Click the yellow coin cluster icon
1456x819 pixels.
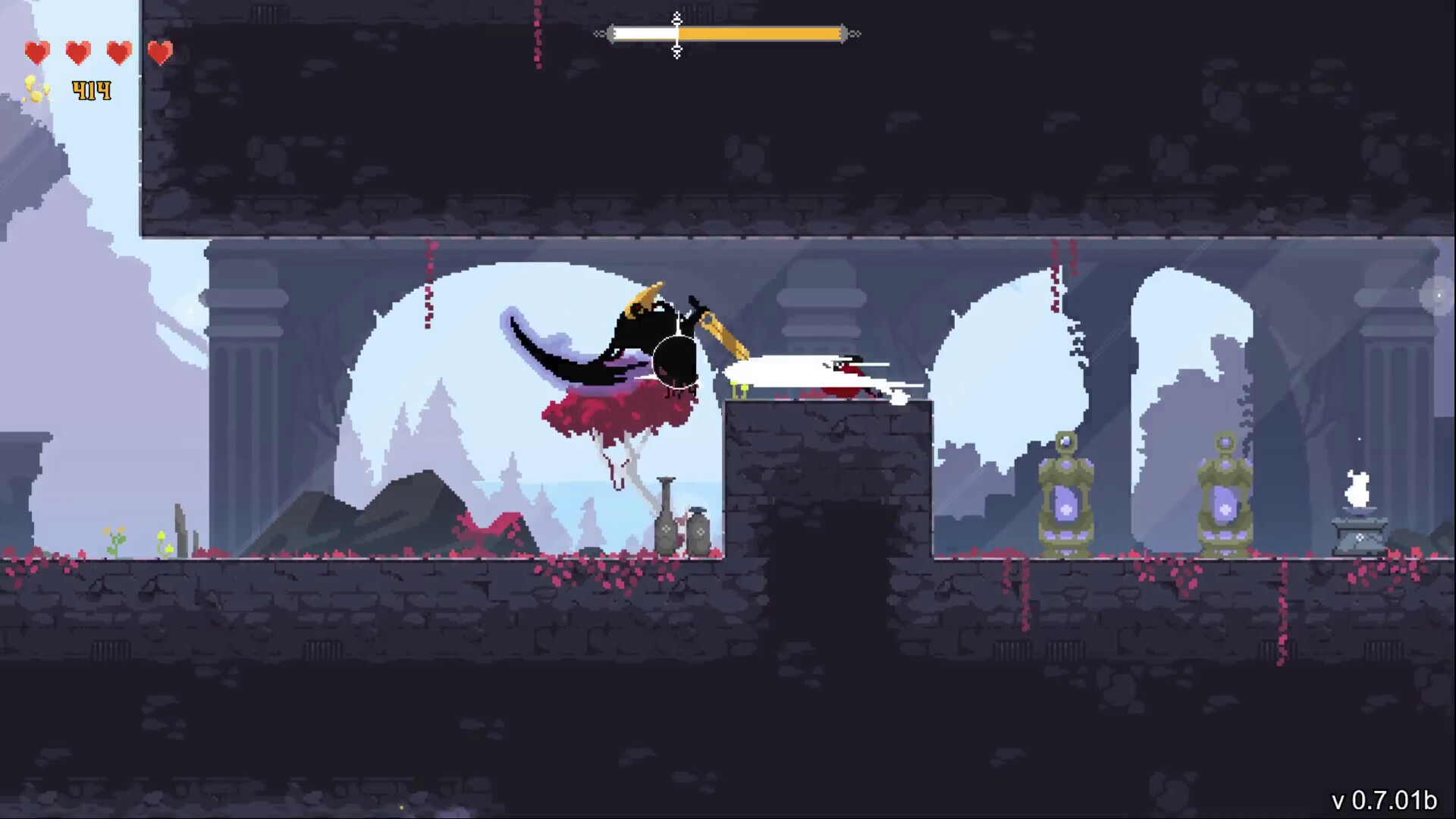click(x=38, y=91)
